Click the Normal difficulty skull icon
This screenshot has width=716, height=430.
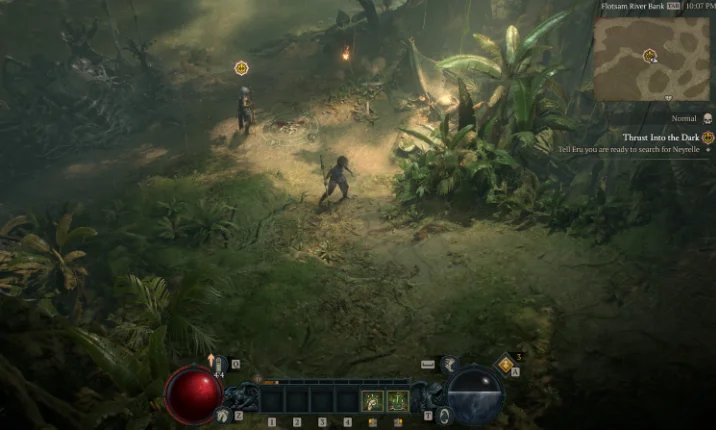click(x=707, y=118)
